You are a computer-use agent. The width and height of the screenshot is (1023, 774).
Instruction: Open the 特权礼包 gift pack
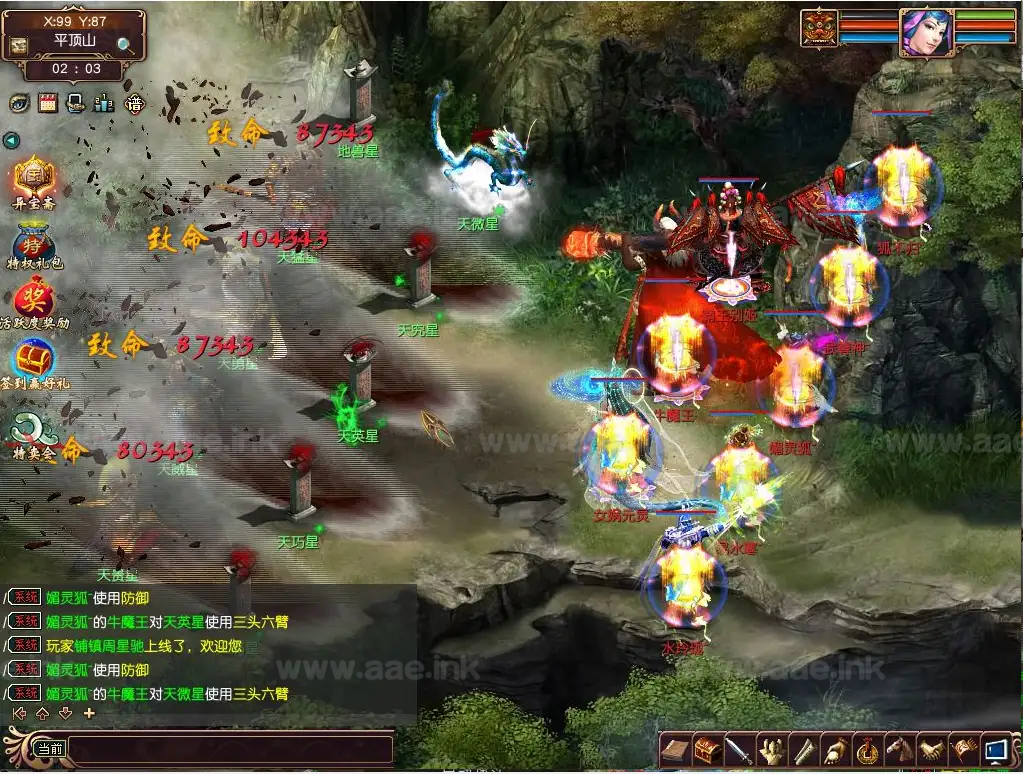click(34, 242)
